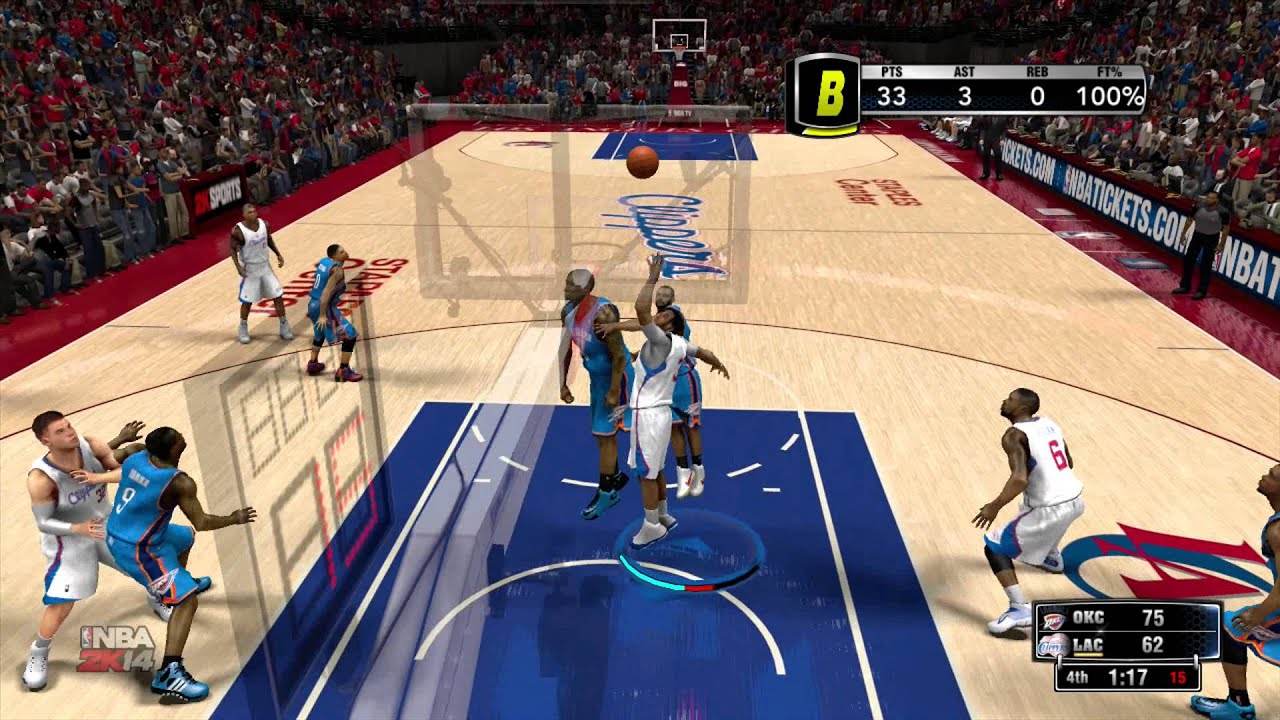This screenshot has width=1280, height=720.
Task: Click the 4th quarter indicator
Action: tap(1078, 676)
